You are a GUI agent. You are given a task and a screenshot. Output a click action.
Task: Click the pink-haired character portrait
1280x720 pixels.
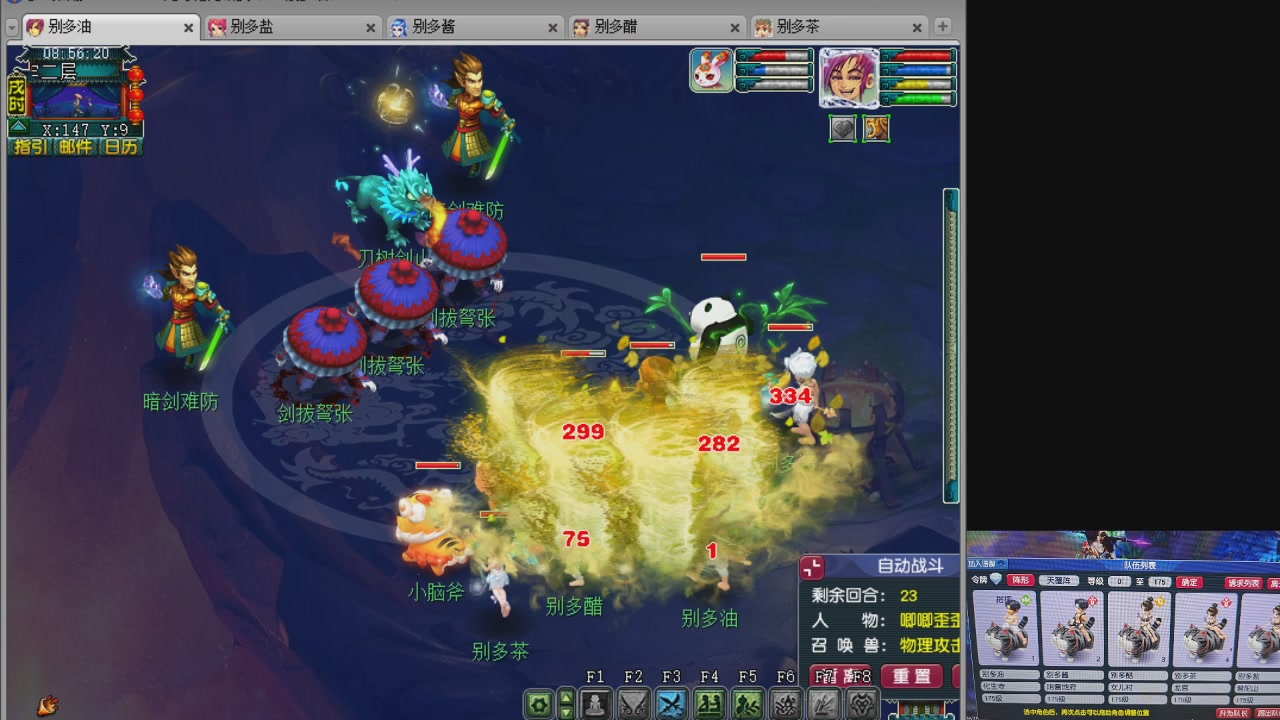847,78
